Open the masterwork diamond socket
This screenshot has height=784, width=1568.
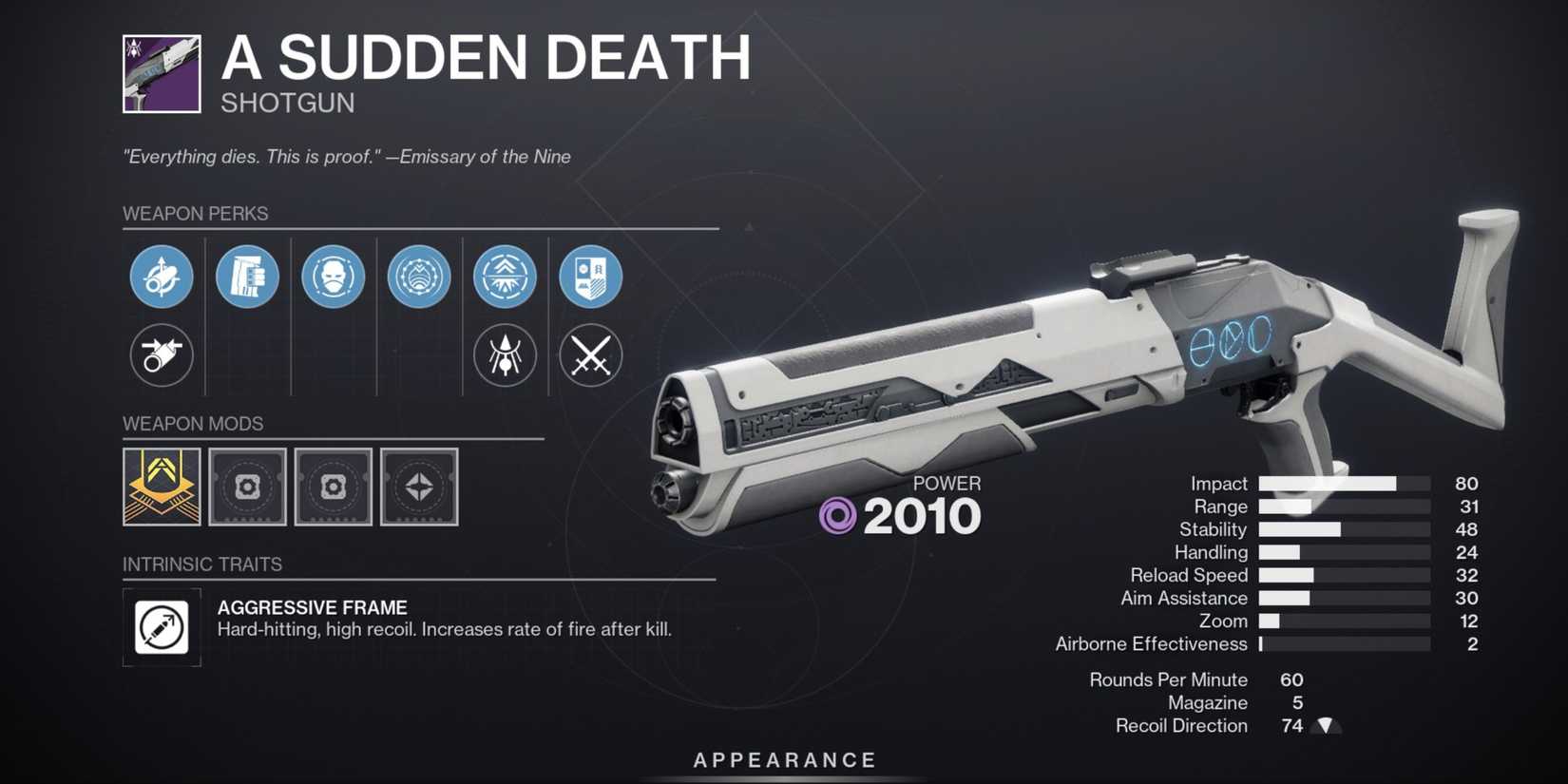pyautogui.click(x=419, y=488)
